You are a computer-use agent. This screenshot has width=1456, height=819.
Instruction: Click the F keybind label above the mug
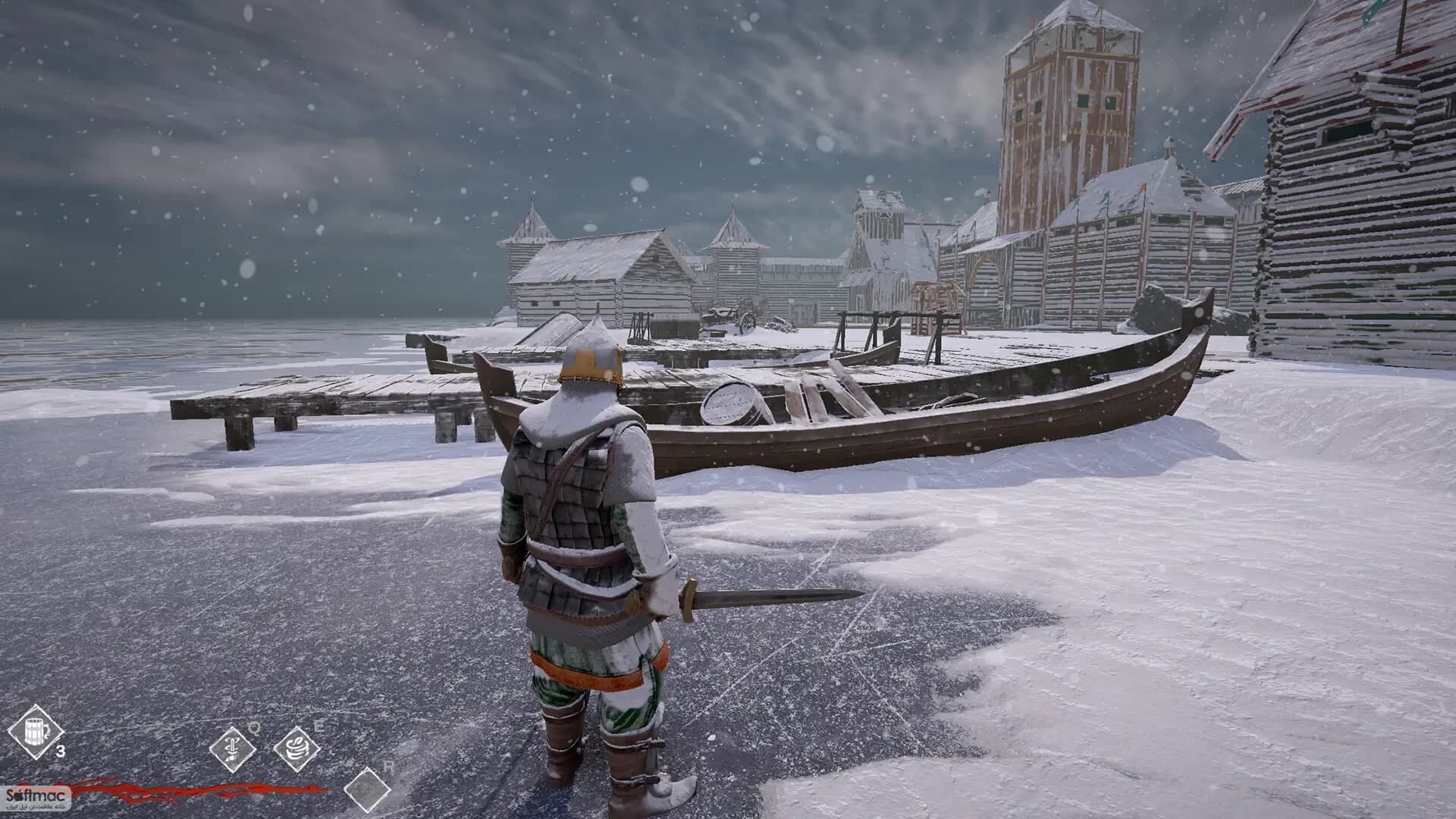(61, 701)
